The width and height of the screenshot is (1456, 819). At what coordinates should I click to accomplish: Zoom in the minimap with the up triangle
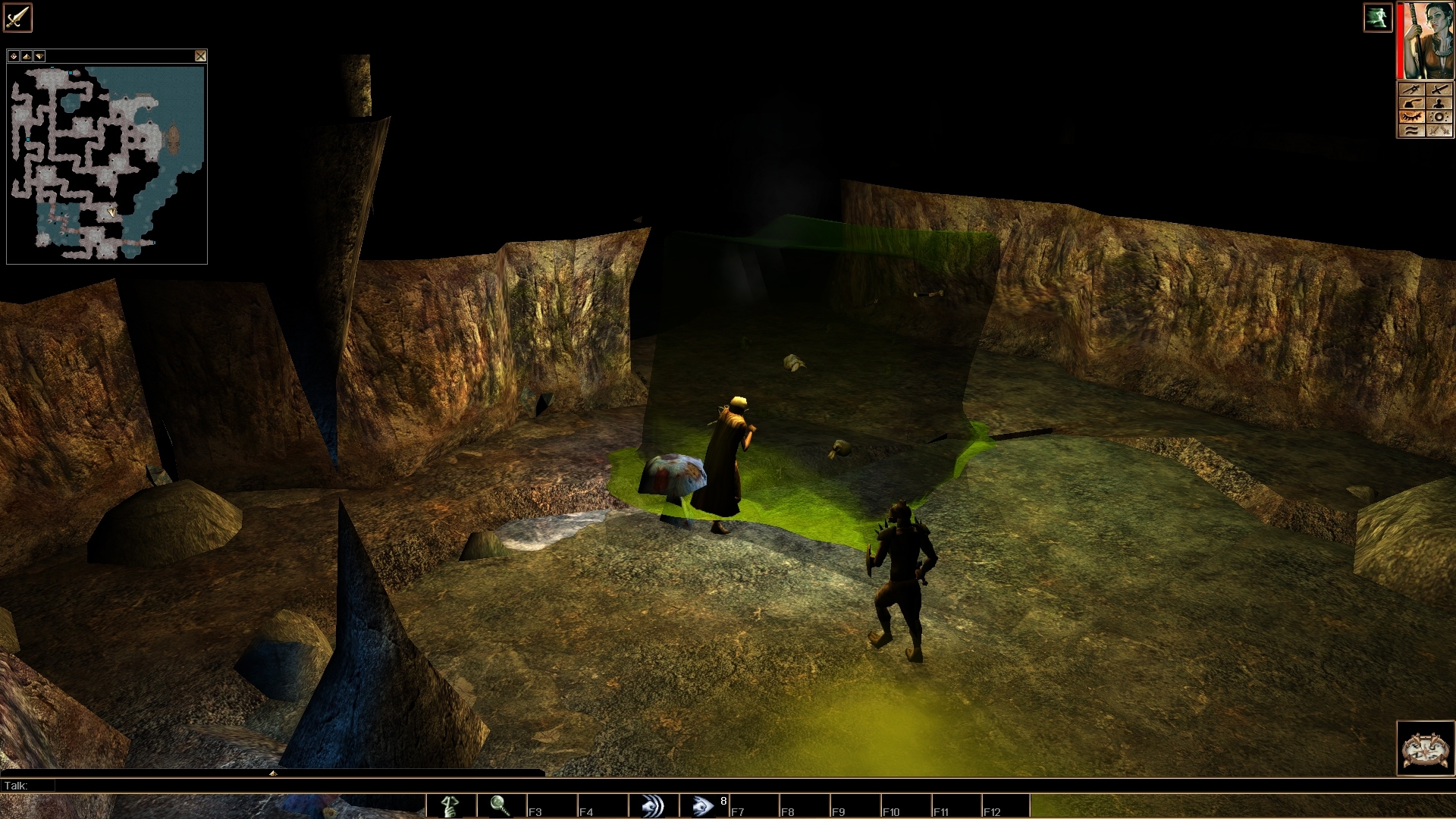[27, 56]
